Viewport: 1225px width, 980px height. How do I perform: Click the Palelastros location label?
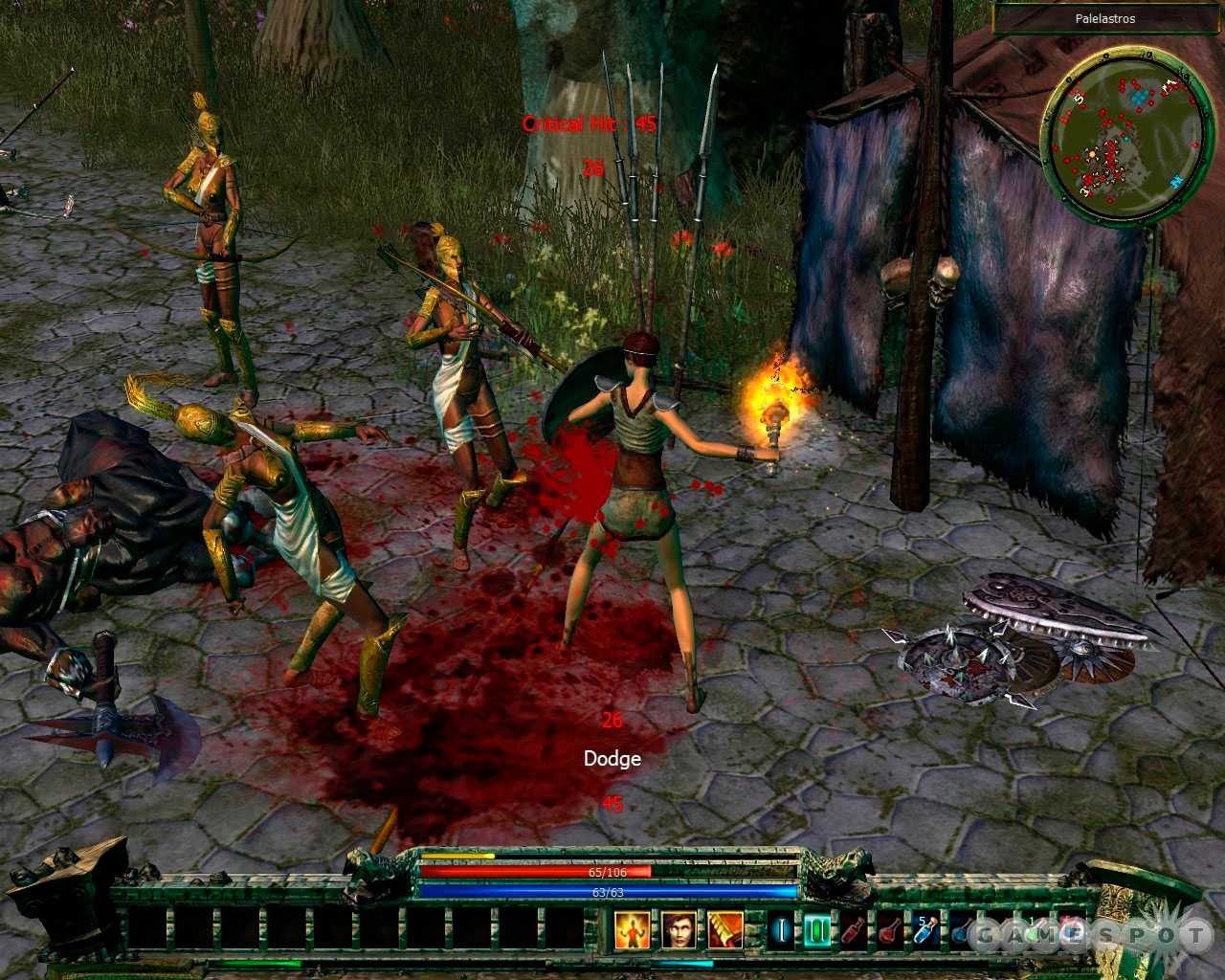[1107, 18]
